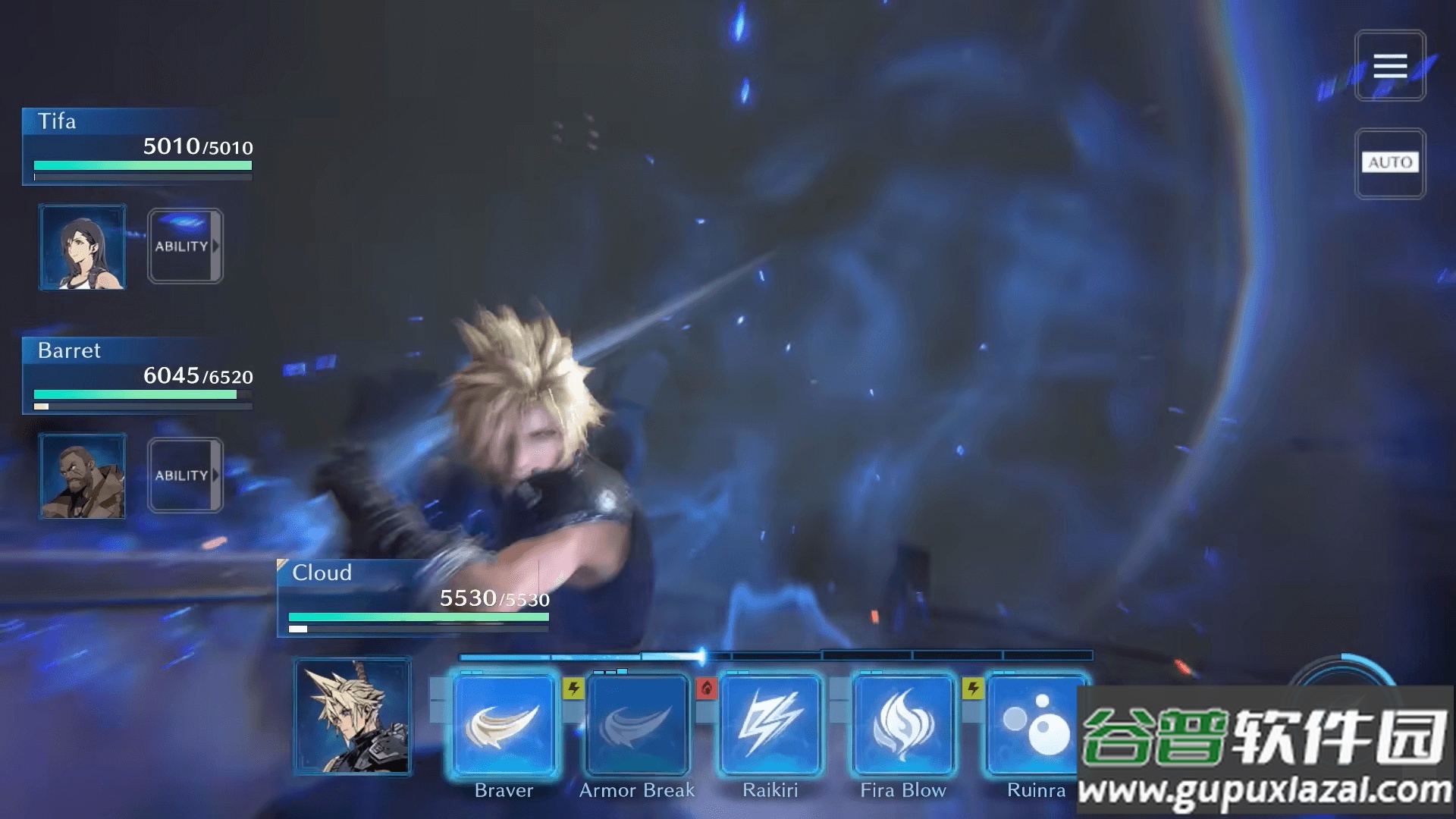Toggle AUTO battle mode

pyautogui.click(x=1390, y=162)
